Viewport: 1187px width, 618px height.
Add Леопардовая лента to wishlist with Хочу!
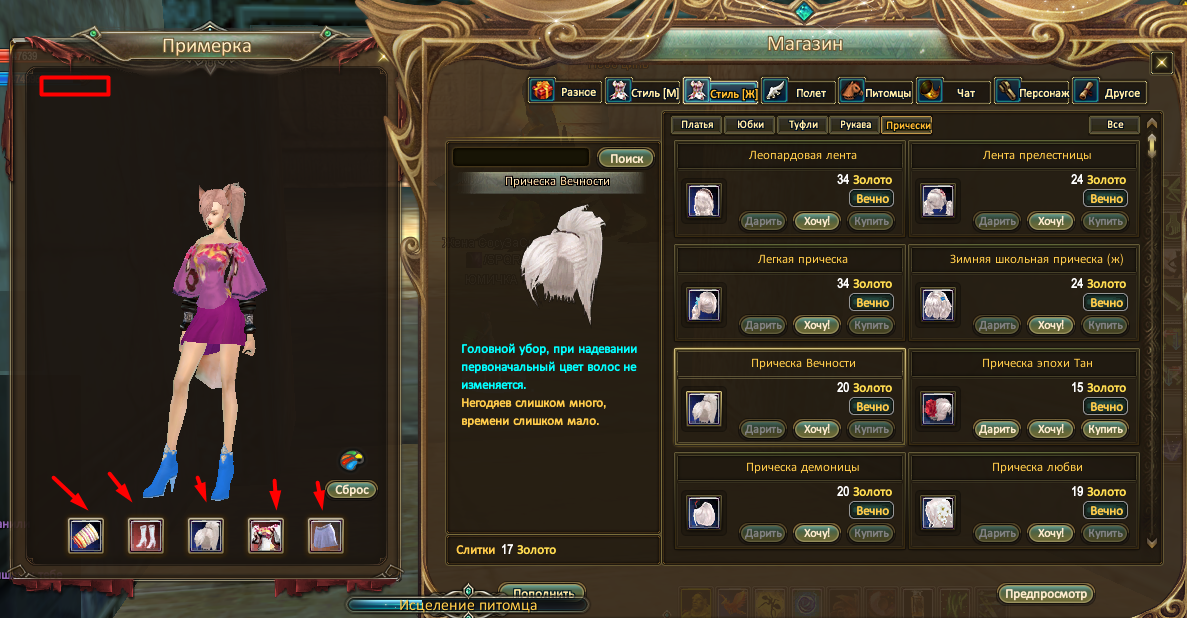(817, 221)
